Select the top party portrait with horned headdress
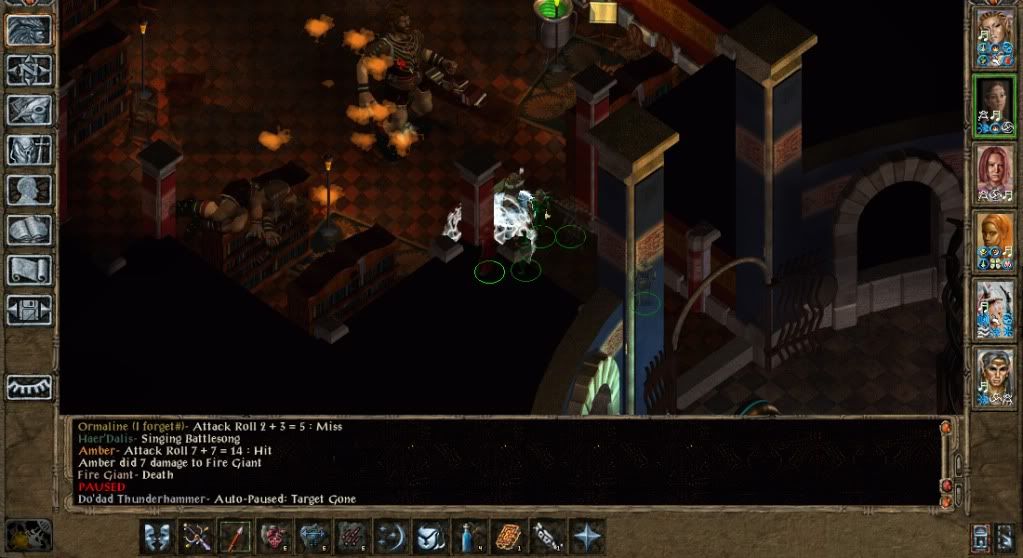Screen dimensions: 1023x558 click(x=994, y=38)
